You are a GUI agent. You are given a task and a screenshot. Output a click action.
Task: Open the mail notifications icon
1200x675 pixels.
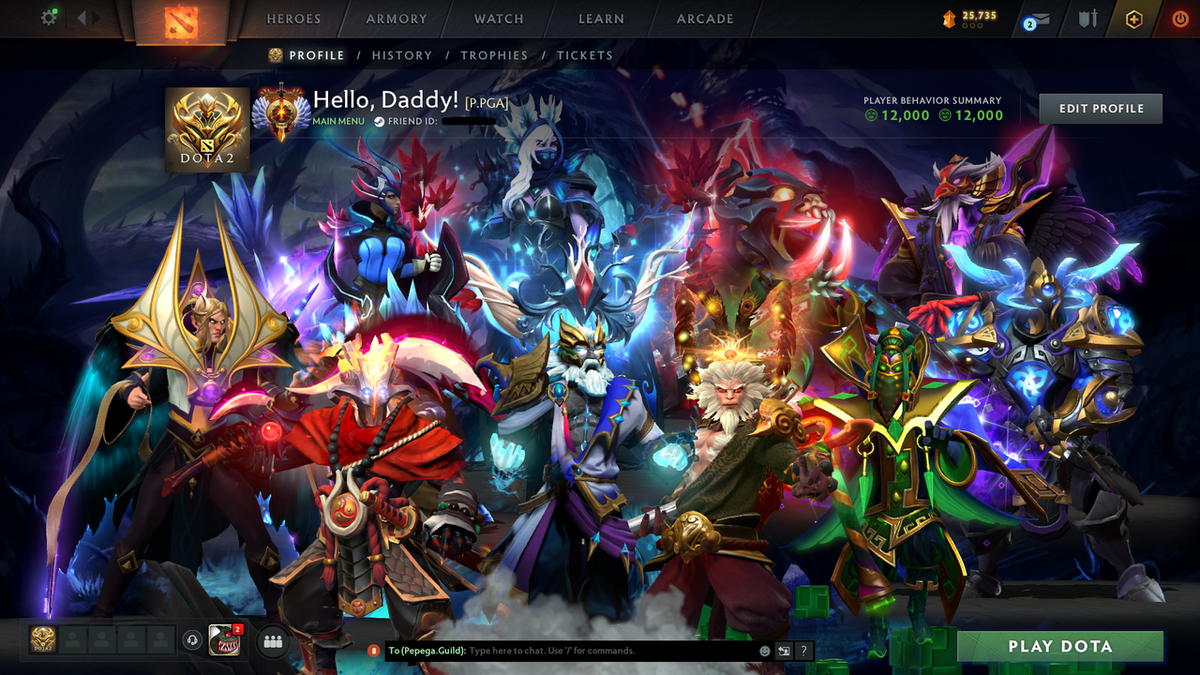(1039, 20)
